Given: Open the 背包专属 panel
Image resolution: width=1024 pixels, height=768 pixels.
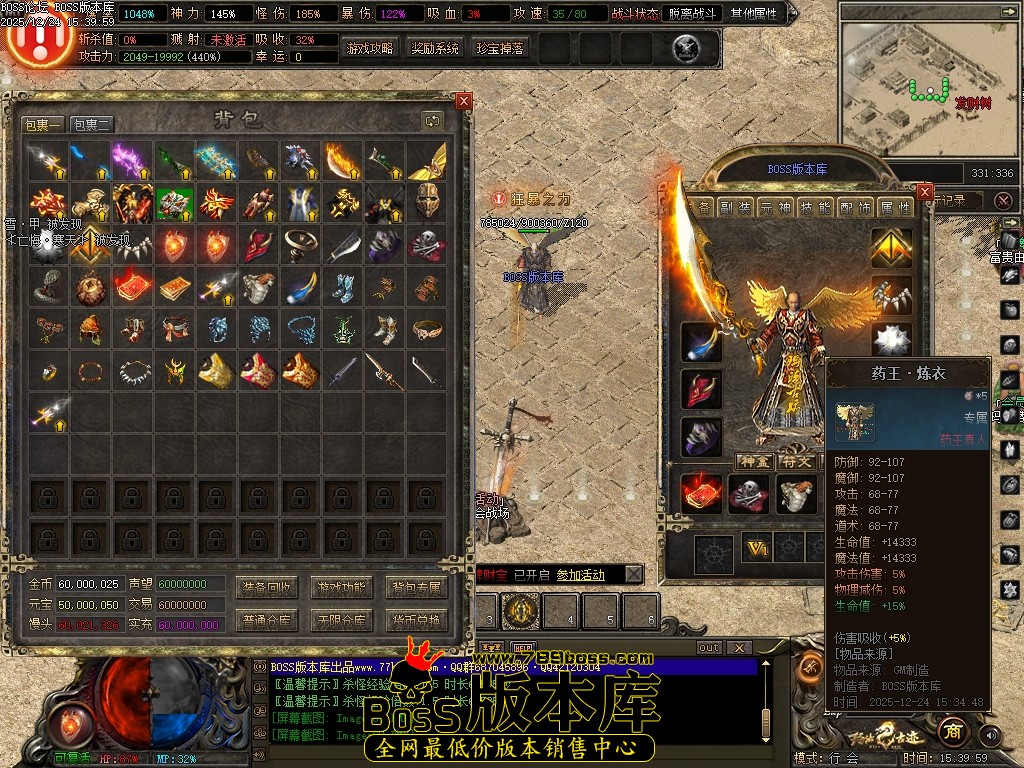Looking at the screenshot, I should 415,587.
